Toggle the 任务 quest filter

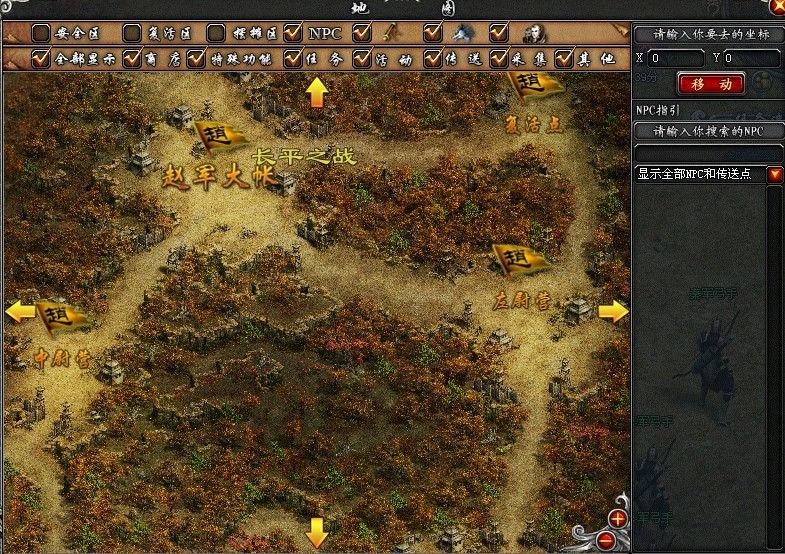(293, 59)
